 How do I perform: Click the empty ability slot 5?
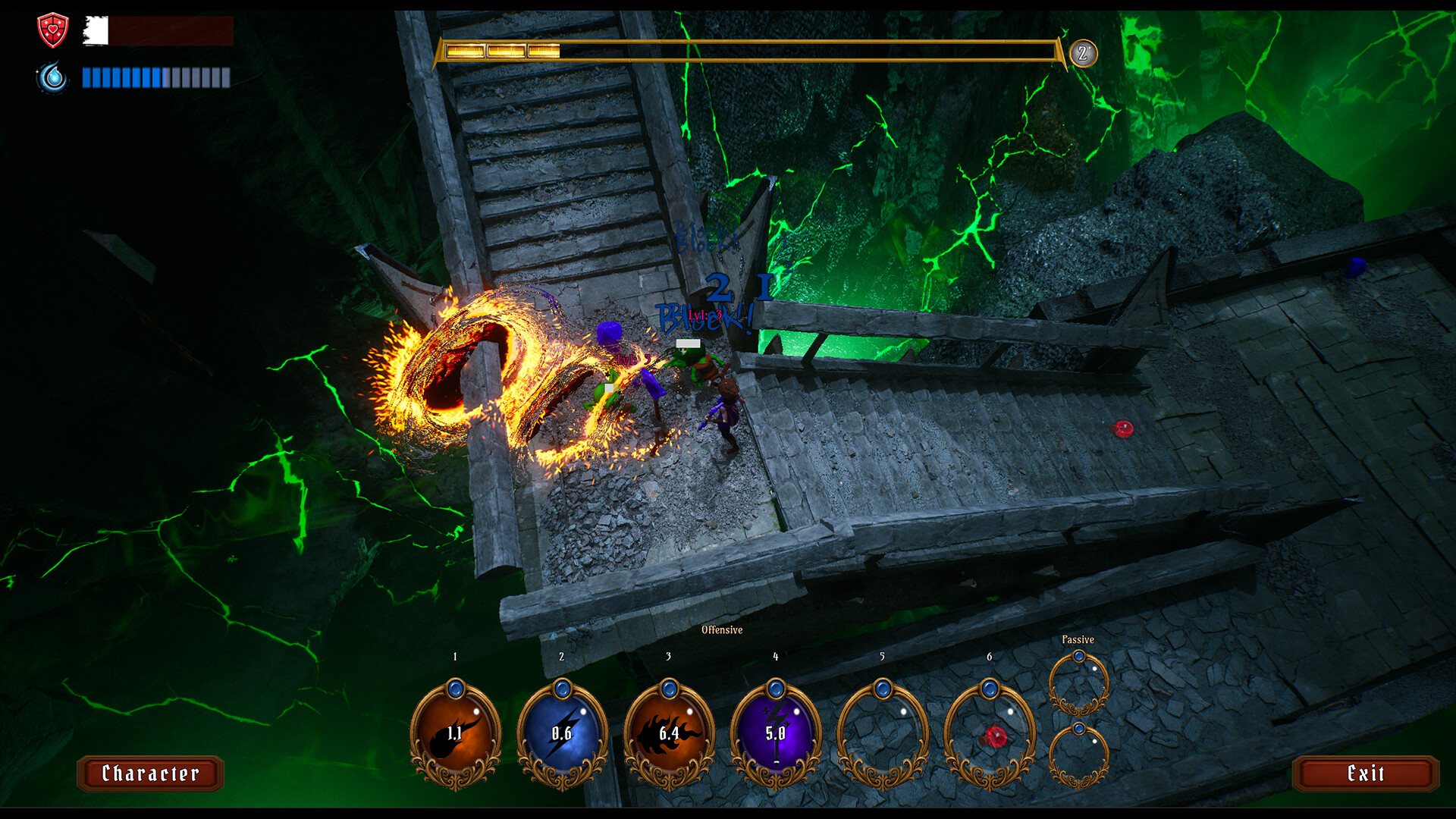click(883, 734)
